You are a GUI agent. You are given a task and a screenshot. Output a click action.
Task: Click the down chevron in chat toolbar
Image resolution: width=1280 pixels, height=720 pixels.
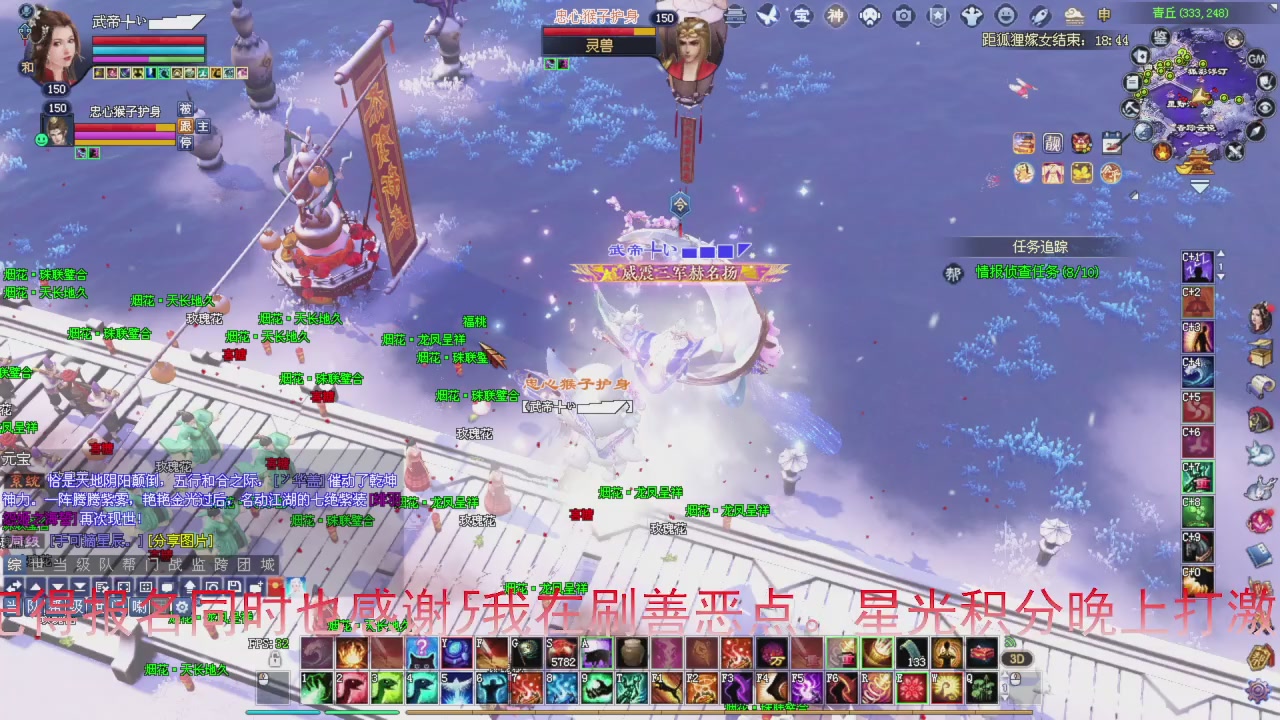coord(59,585)
